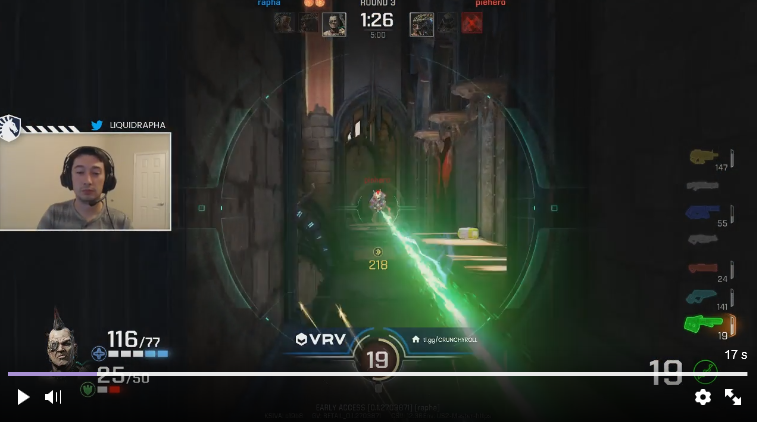Activate the champion ability showing 19 cooldown
The height and width of the screenshot is (422, 757).
click(377, 360)
